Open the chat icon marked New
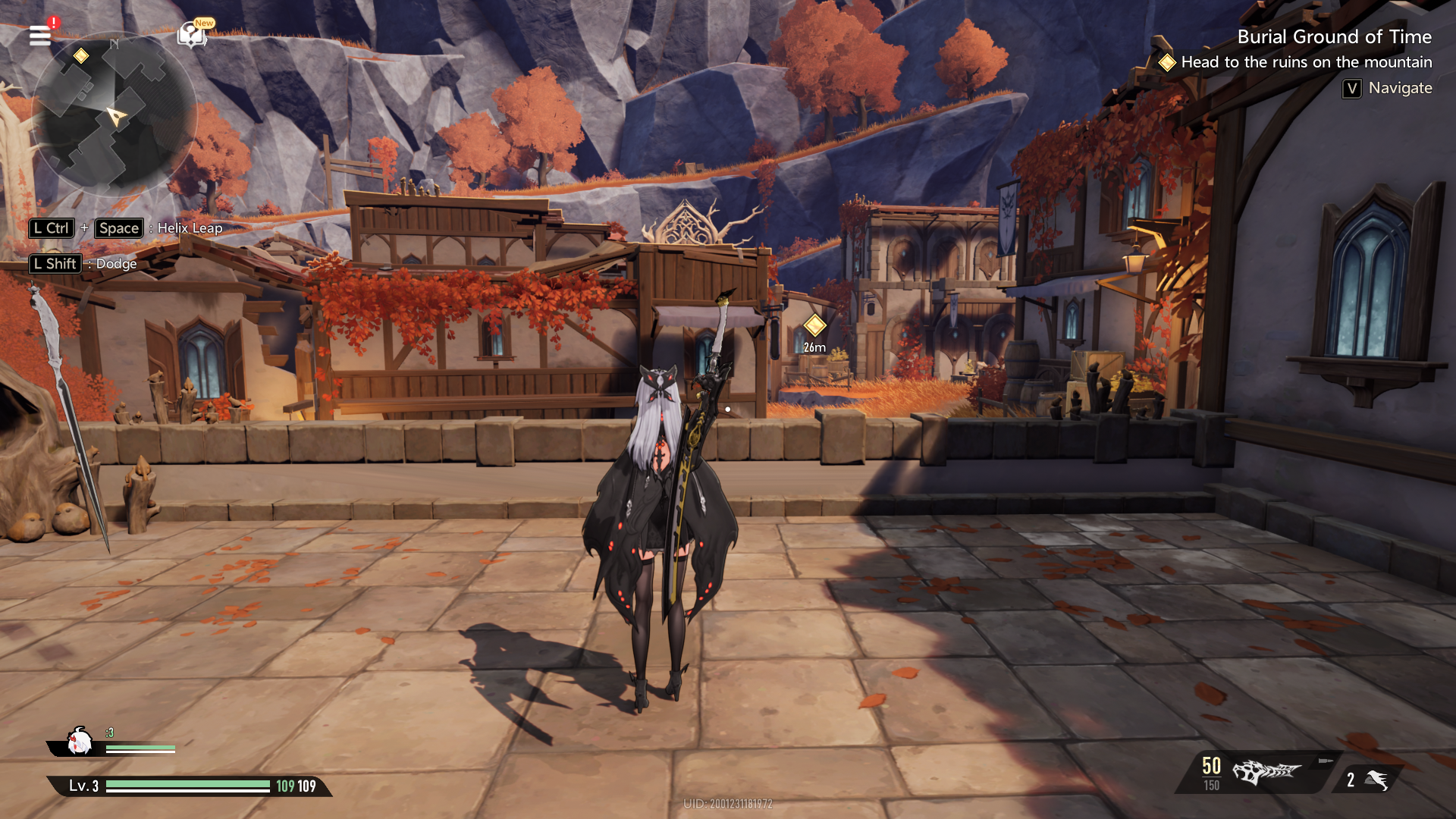The height and width of the screenshot is (819, 1456). [192, 34]
